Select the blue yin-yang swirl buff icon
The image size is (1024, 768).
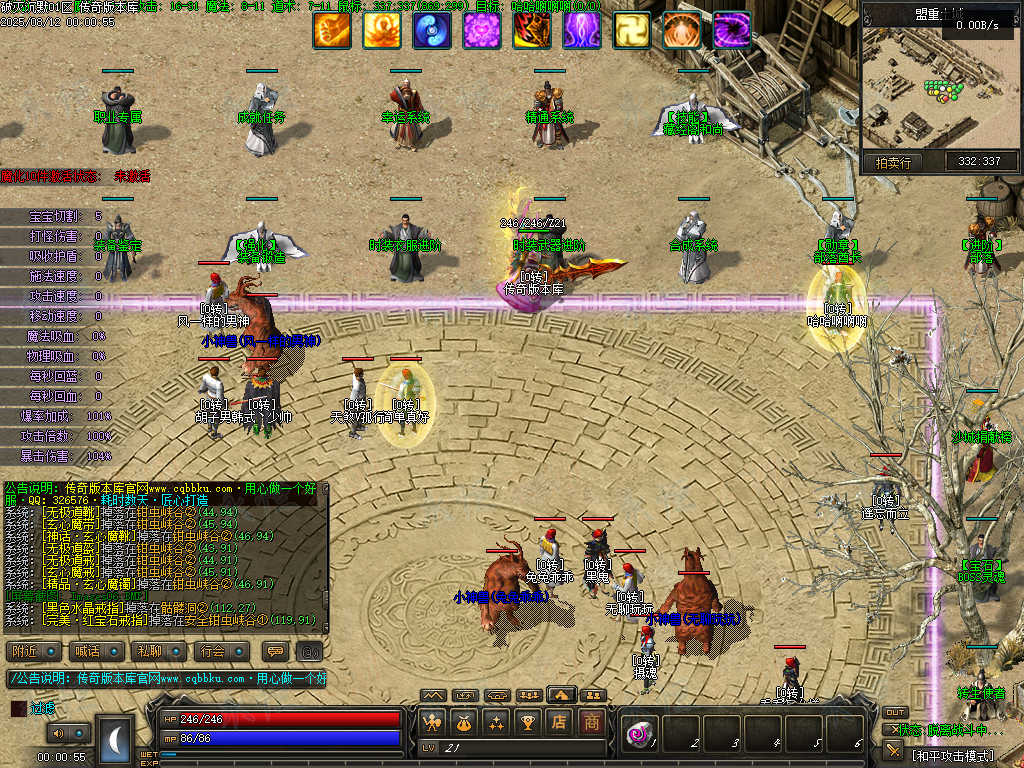point(432,30)
